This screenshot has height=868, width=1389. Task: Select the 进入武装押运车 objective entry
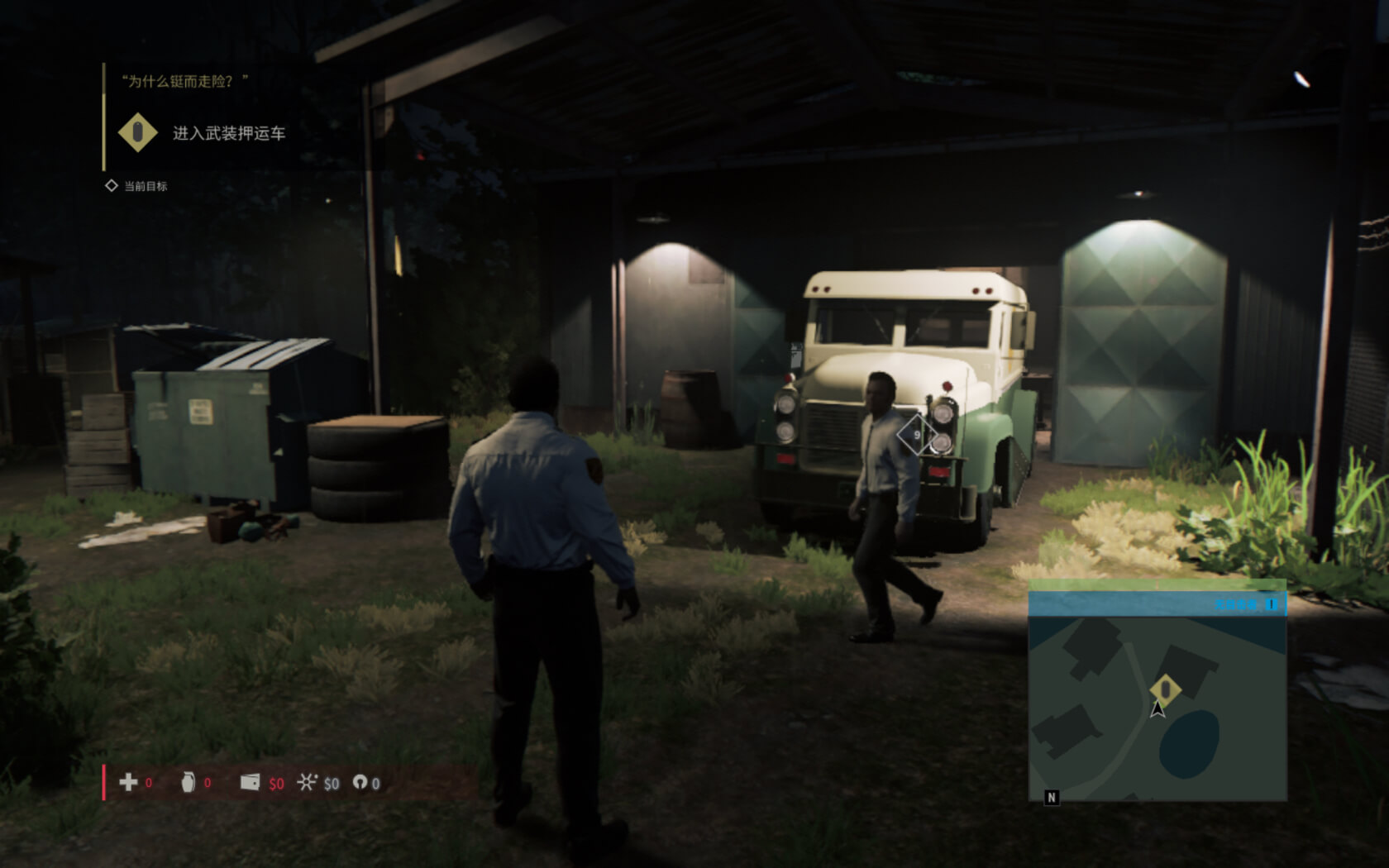tap(228, 133)
